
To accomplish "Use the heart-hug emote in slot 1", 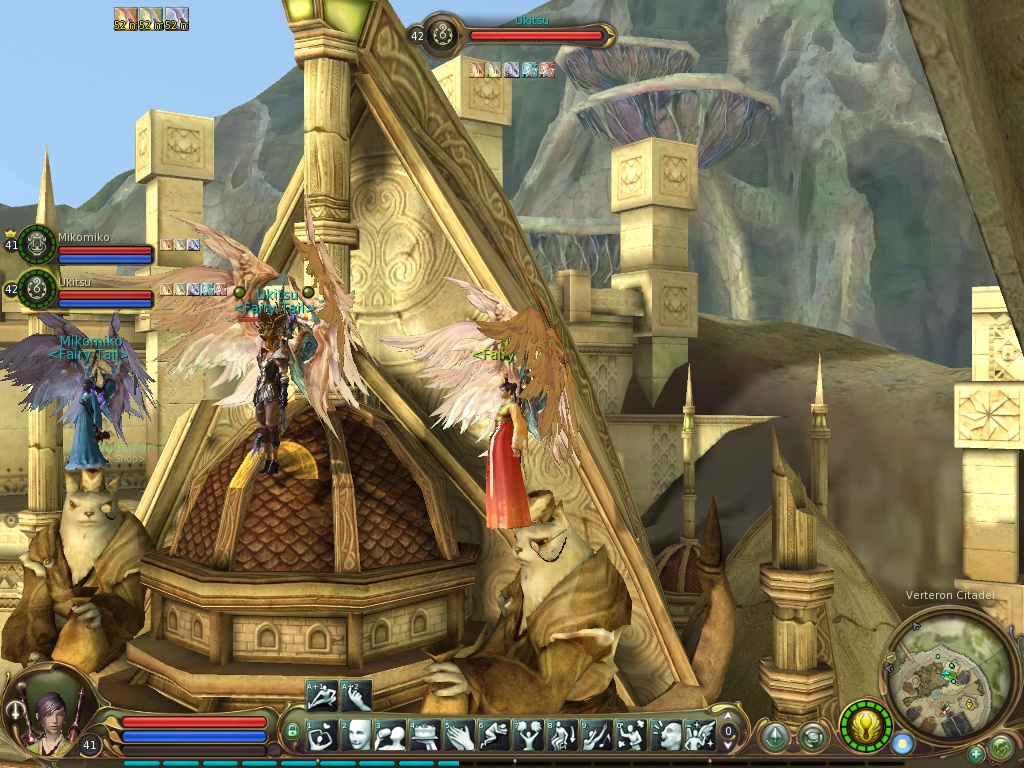I will coord(323,735).
